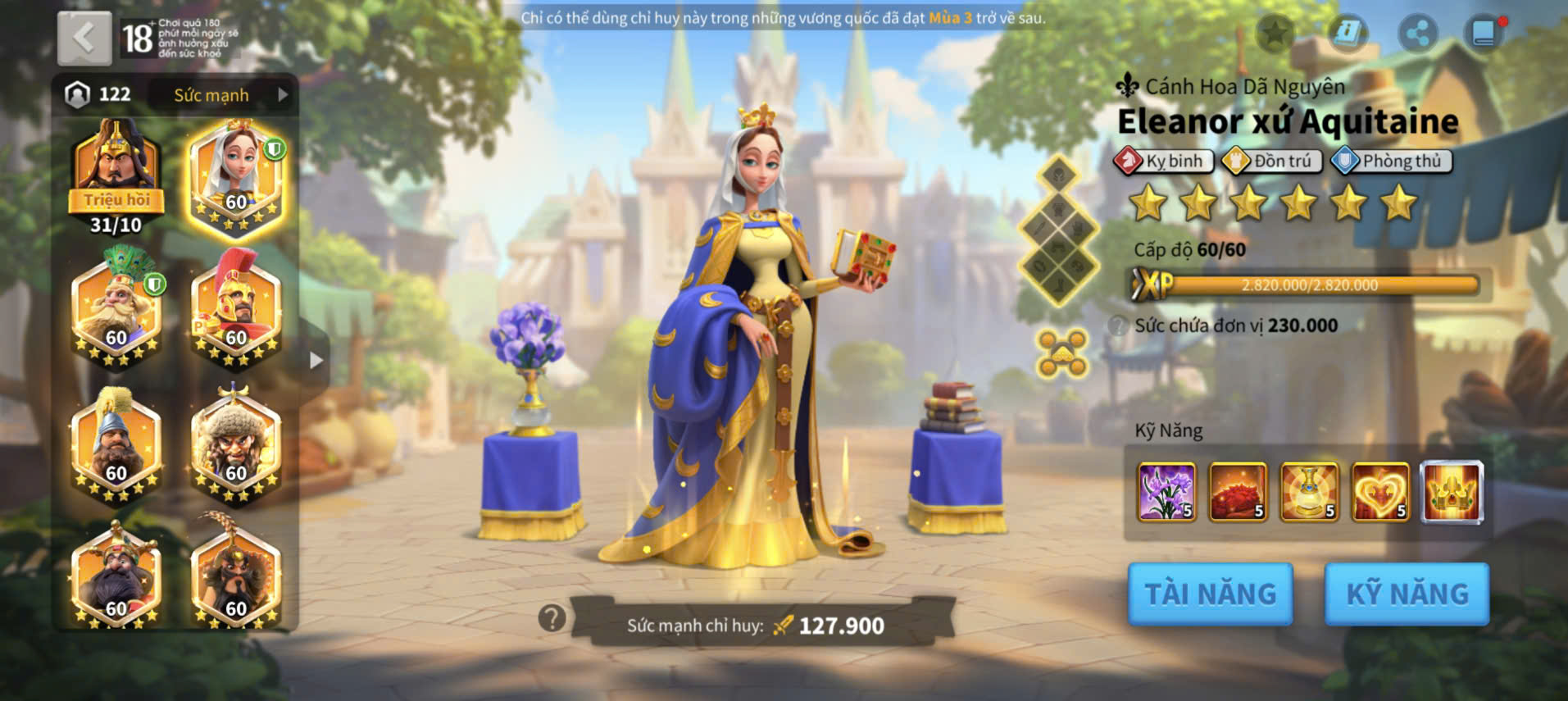The width and height of the screenshot is (1568, 701).
Task: Choose the red-plumed helmet commander
Action: [236, 307]
